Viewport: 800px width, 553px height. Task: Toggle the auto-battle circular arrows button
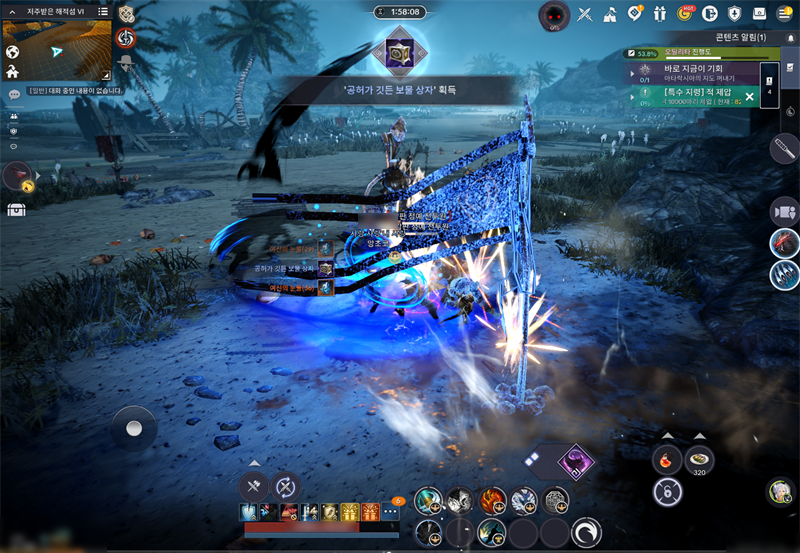(x=286, y=487)
